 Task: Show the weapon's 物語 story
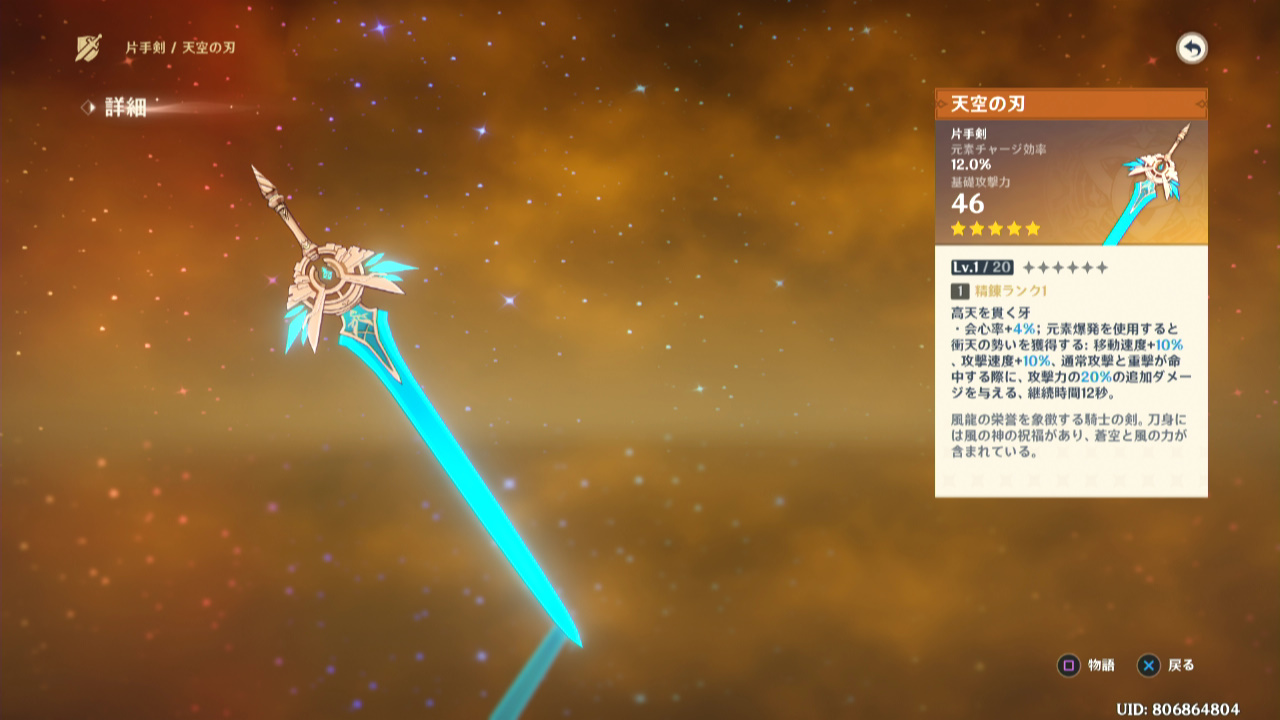coord(1087,665)
